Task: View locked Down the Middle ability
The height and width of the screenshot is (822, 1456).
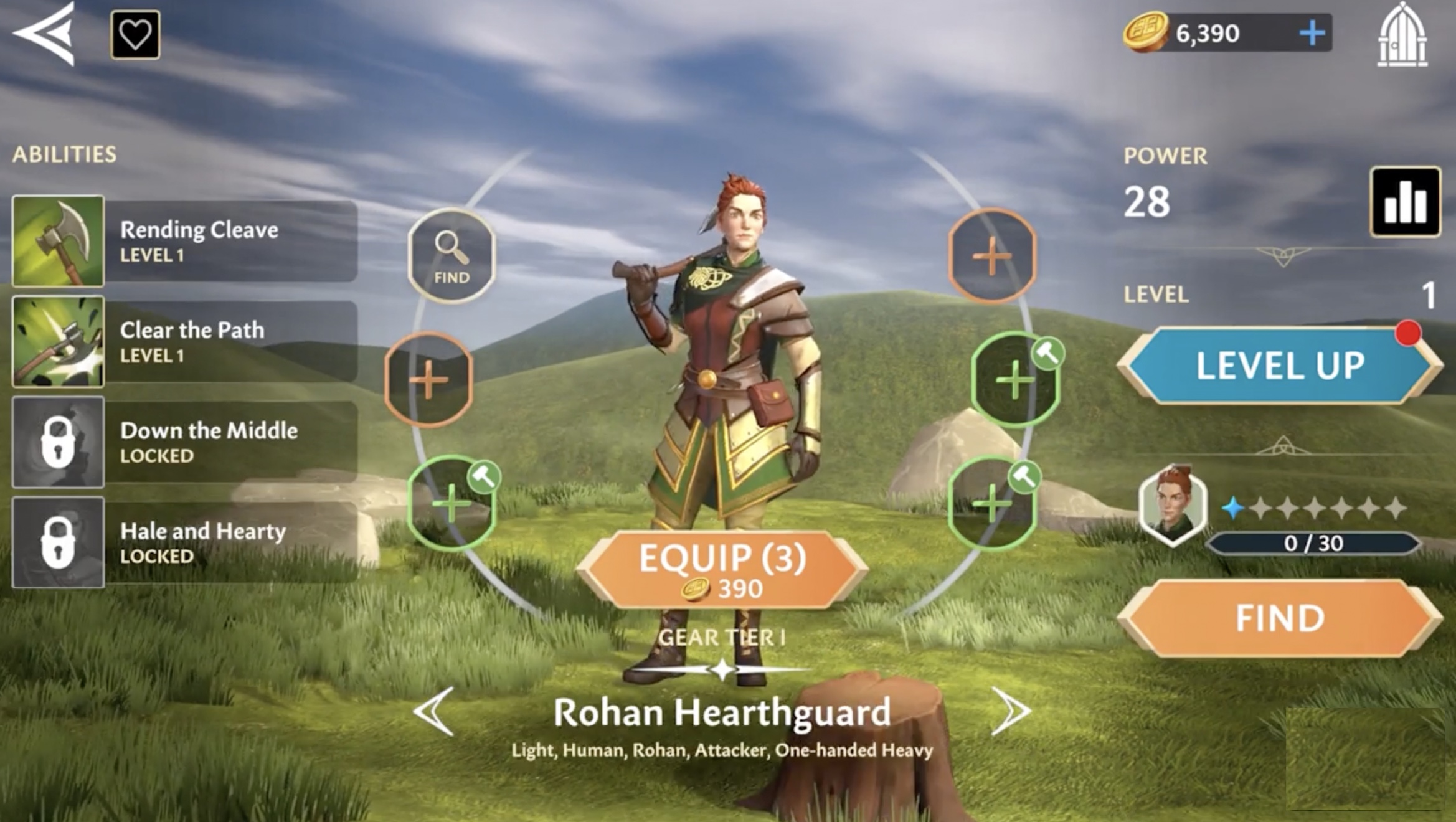Action: (x=184, y=442)
